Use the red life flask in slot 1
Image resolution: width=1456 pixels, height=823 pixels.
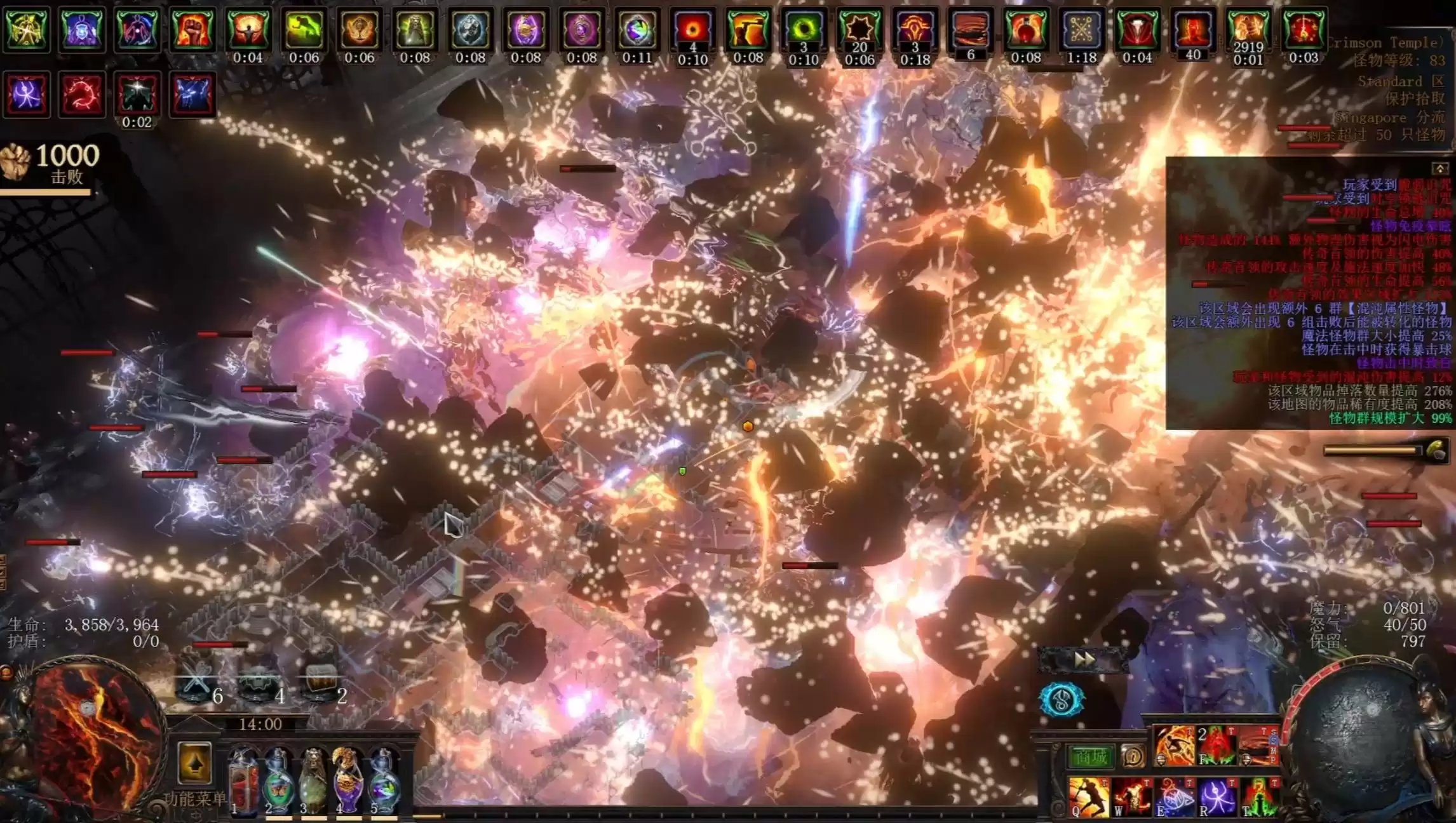(243, 781)
